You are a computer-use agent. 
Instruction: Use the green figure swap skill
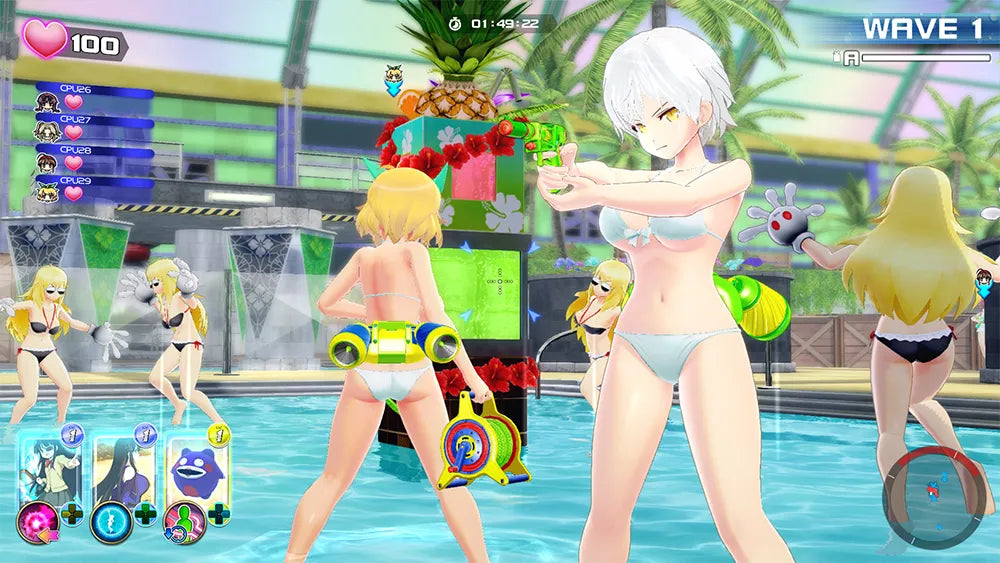184,522
